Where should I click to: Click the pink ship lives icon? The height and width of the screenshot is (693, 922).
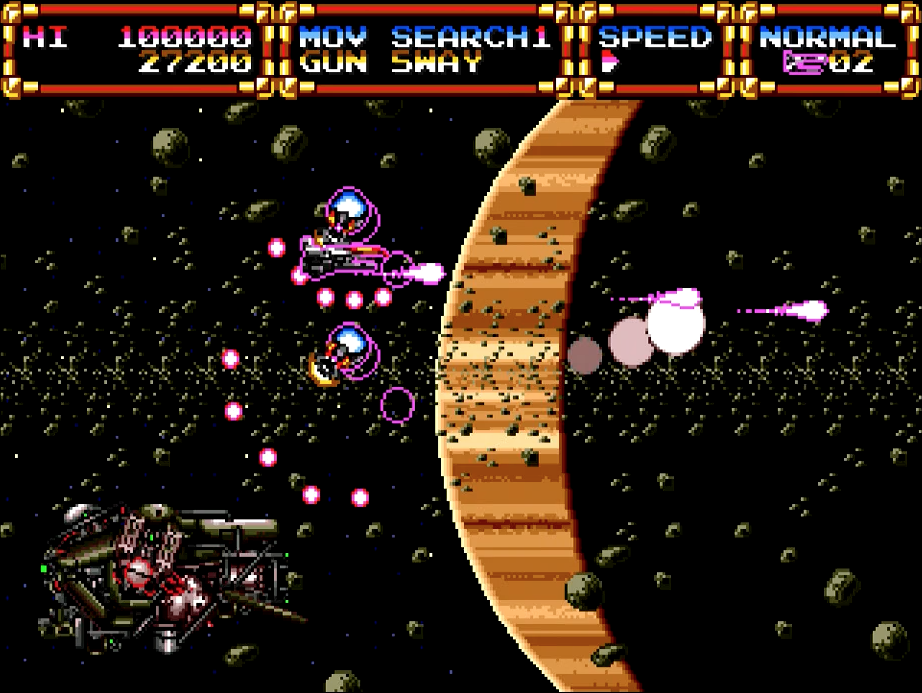click(805, 62)
